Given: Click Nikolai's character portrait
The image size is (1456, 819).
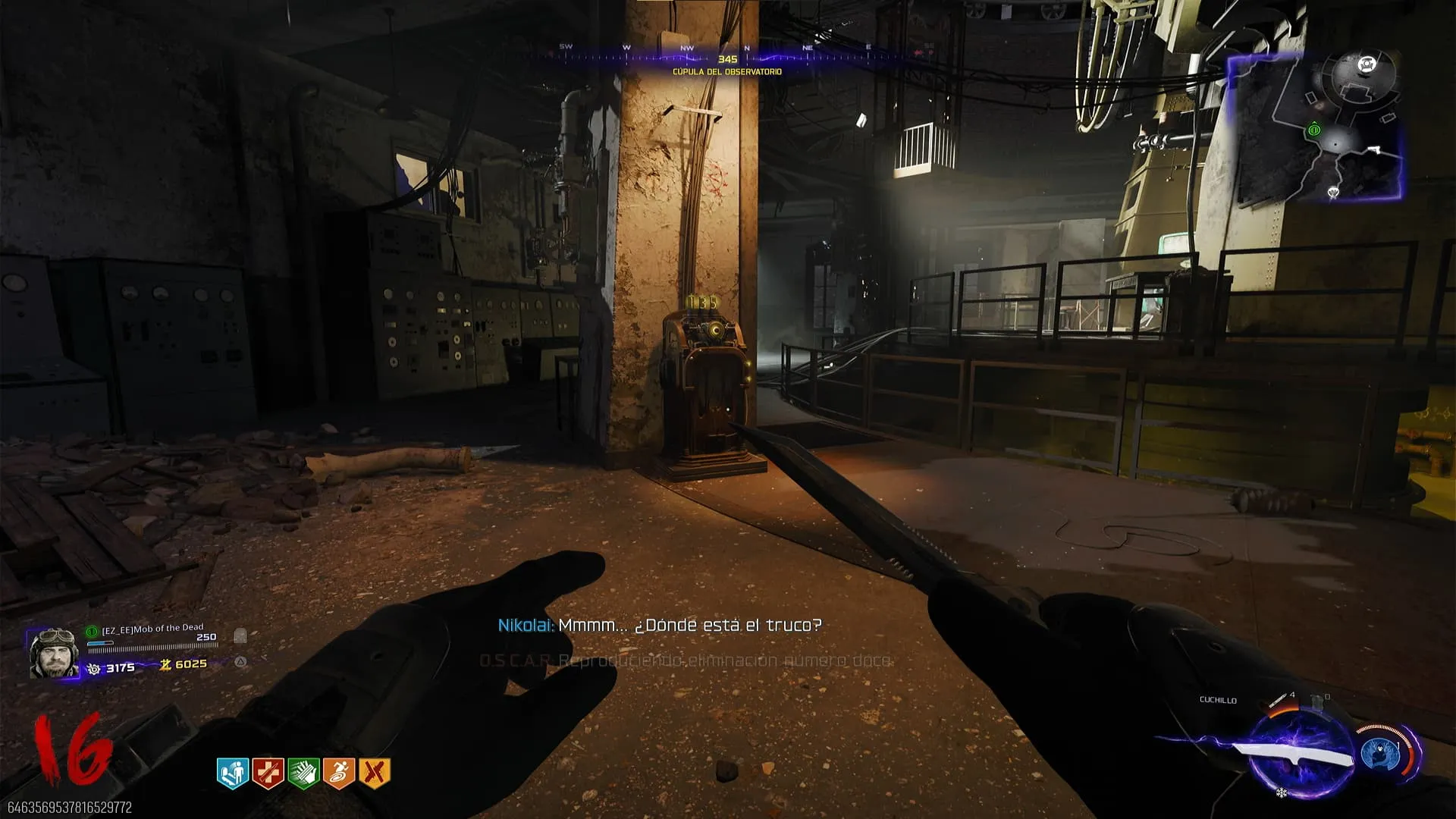Looking at the screenshot, I should point(53,652).
